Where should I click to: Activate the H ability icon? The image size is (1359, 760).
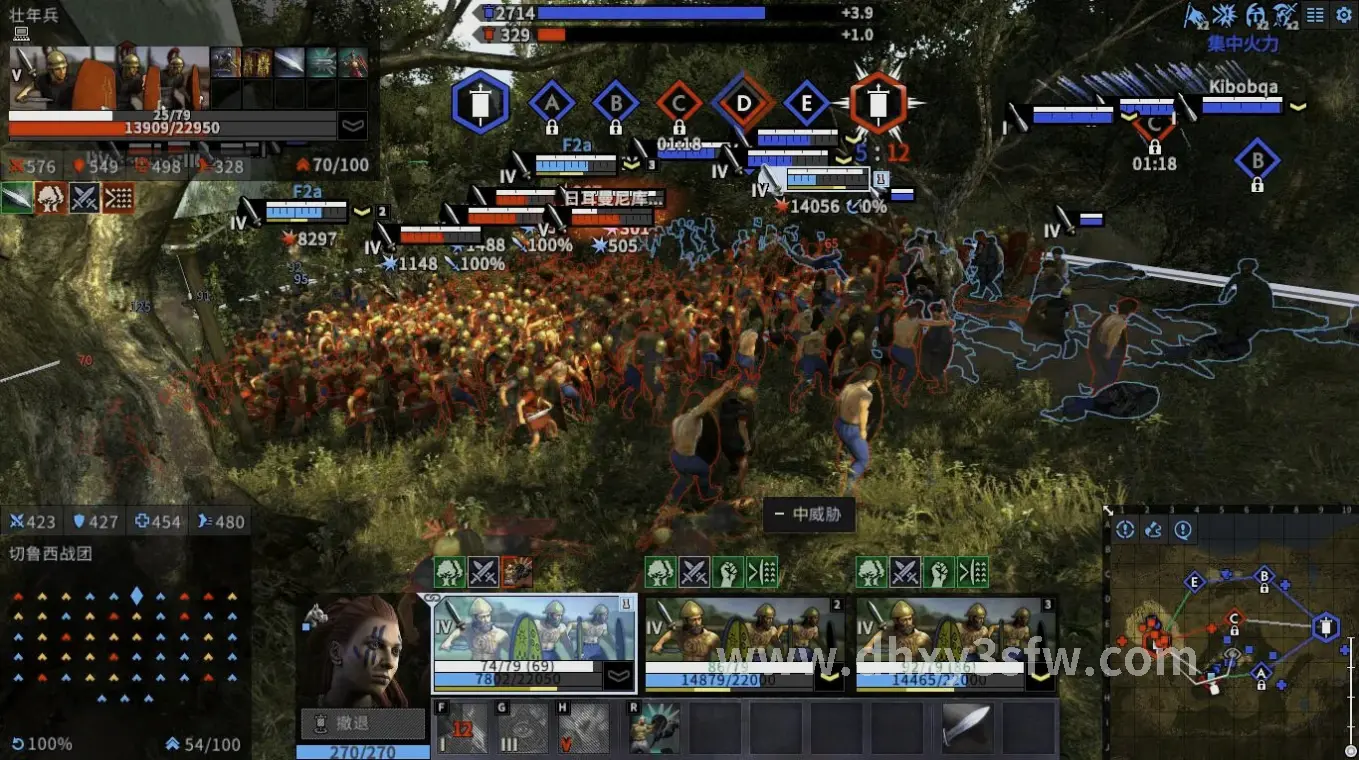click(584, 729)
